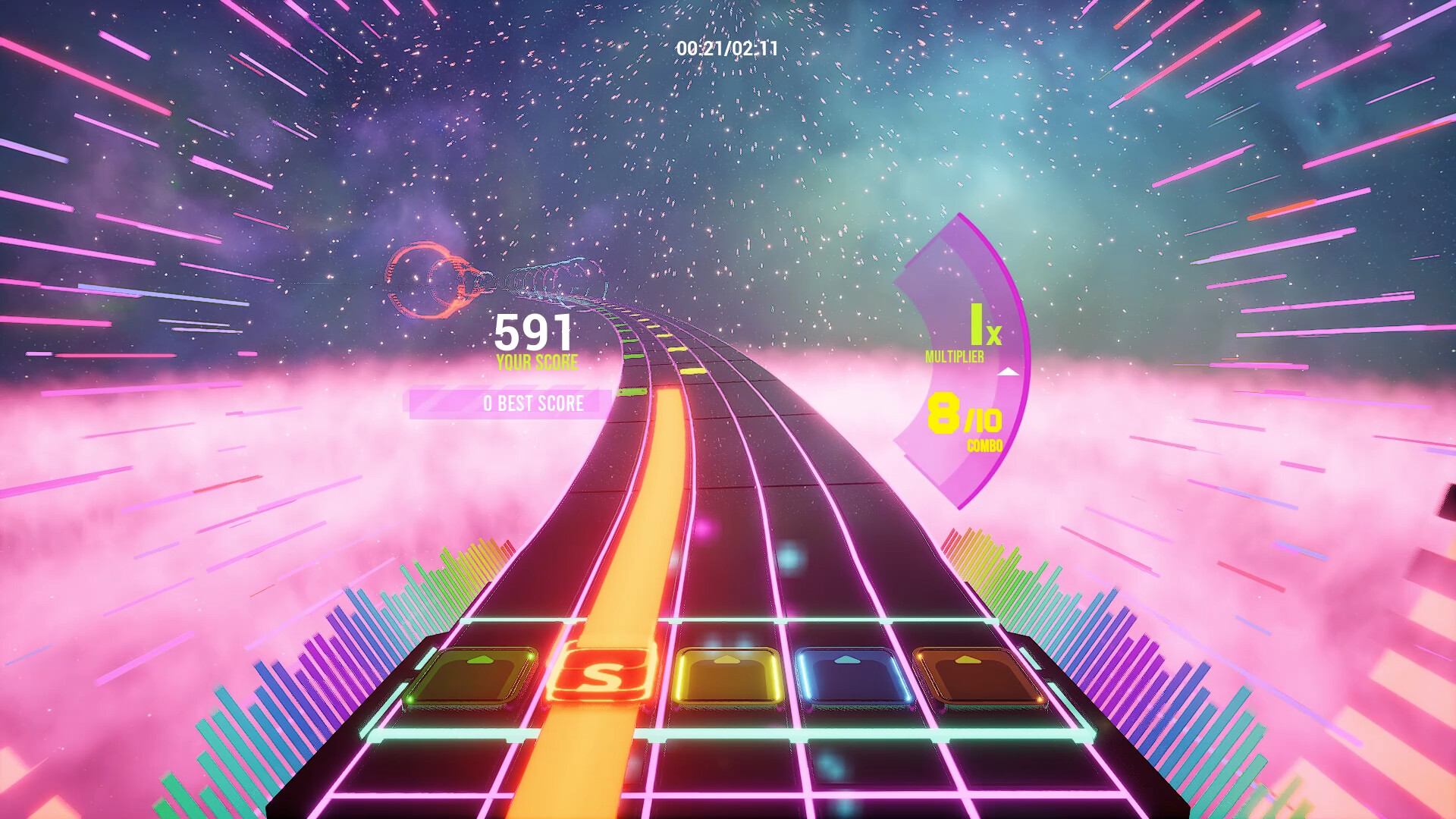
Task: Click the green arrow on the leftmost pad
Action: (x=478, y=658)
